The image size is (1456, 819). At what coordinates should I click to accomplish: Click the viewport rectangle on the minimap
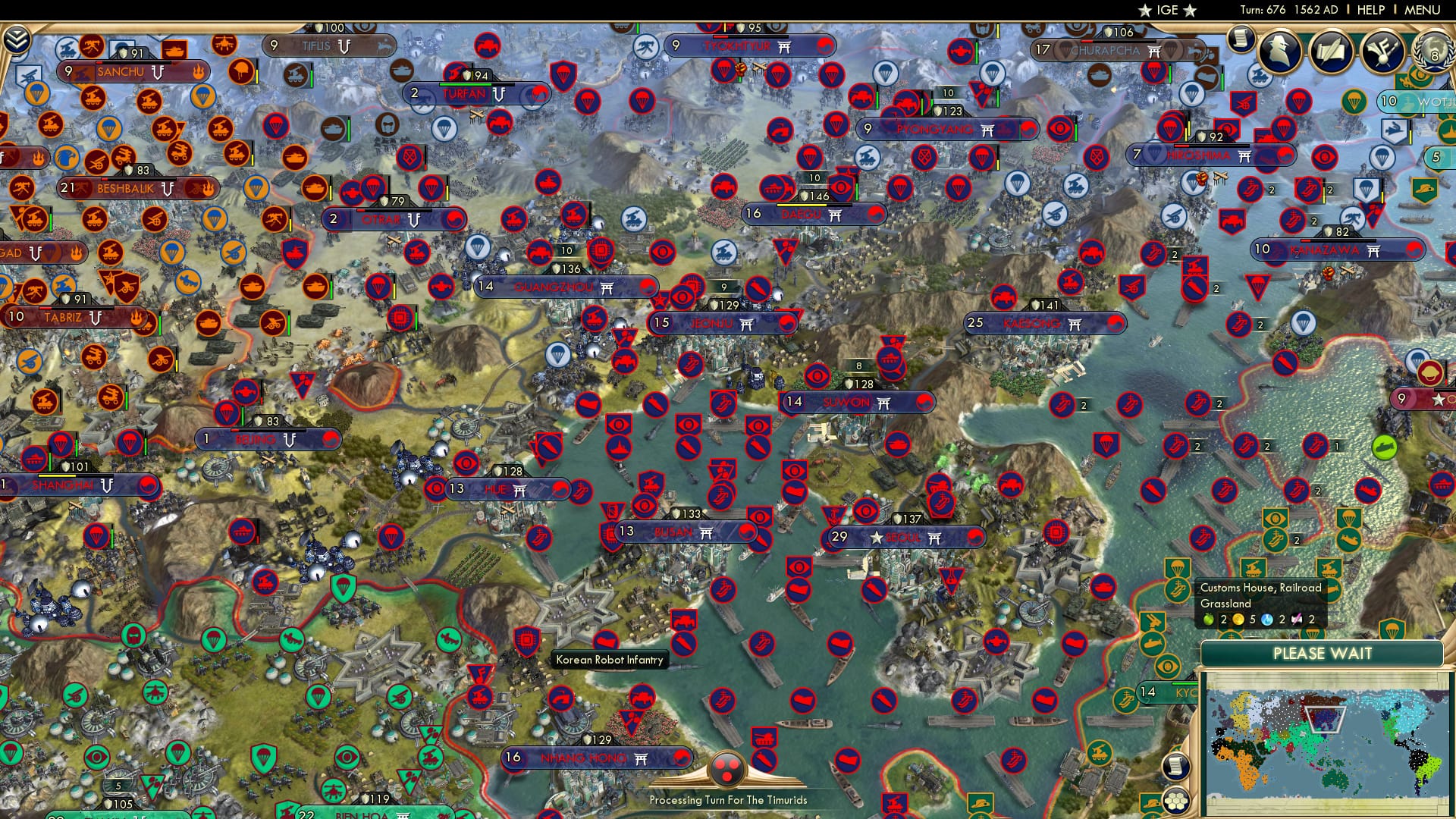1324,720
